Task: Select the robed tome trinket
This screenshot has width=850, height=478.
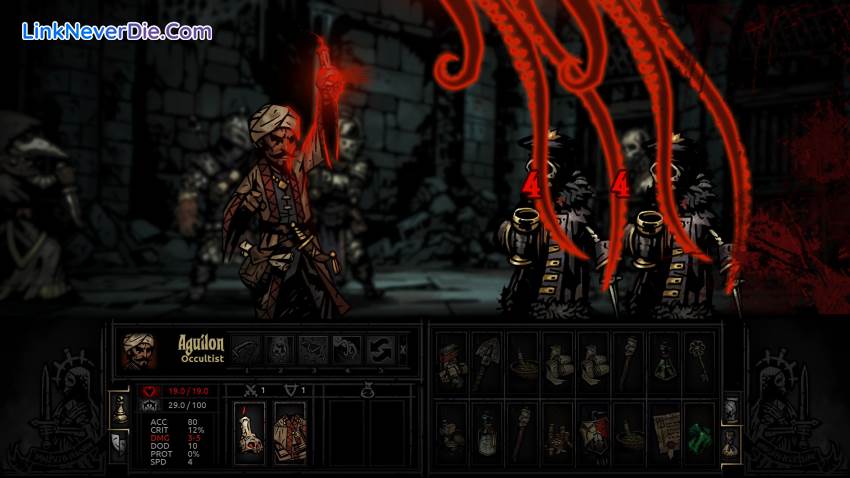Action: (289, 432)
